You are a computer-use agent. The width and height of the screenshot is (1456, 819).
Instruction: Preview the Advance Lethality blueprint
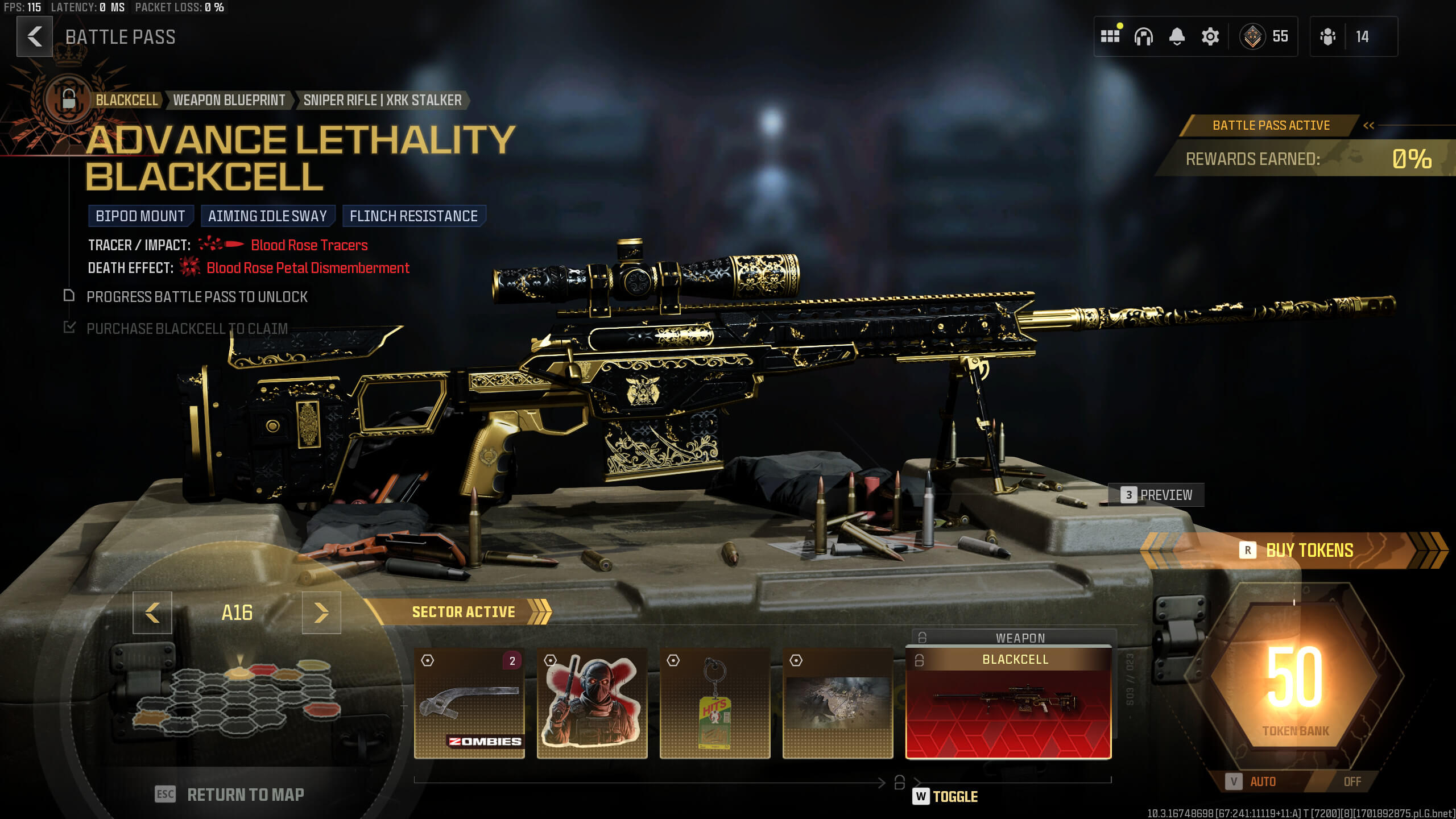coord(1156,495)
